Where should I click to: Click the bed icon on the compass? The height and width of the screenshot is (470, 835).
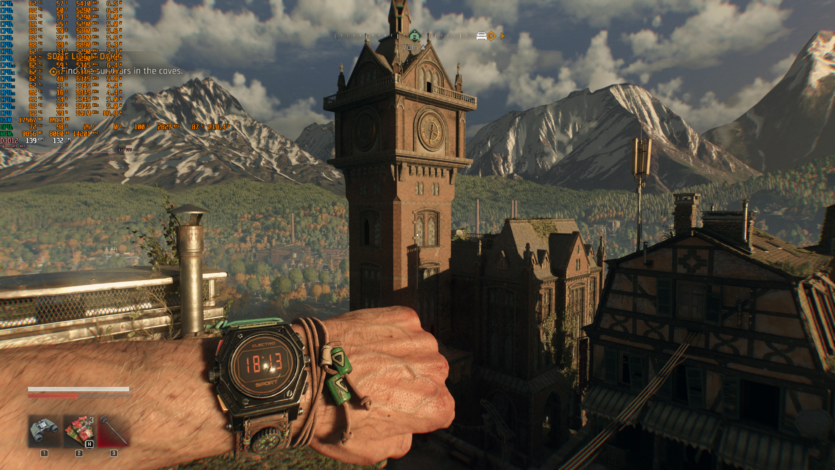(x=481, y=36)
